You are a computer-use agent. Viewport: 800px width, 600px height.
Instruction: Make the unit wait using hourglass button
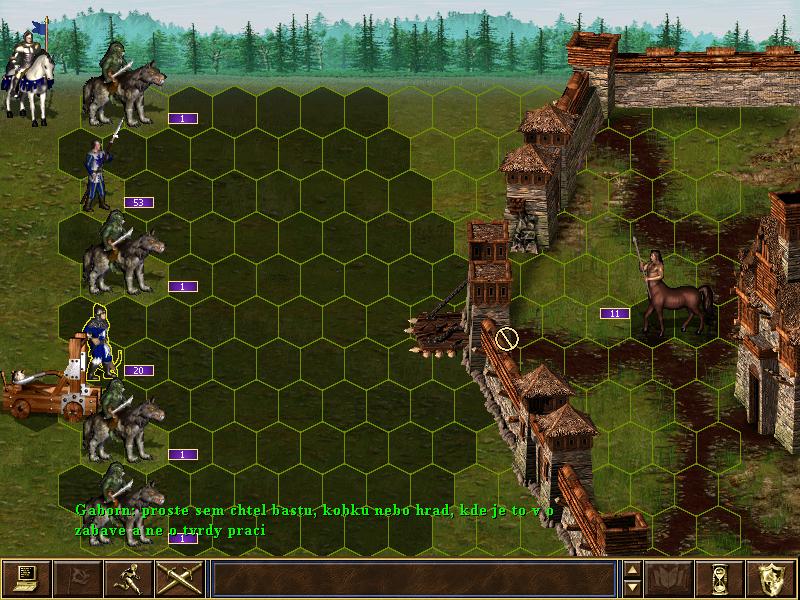(718, 577)
